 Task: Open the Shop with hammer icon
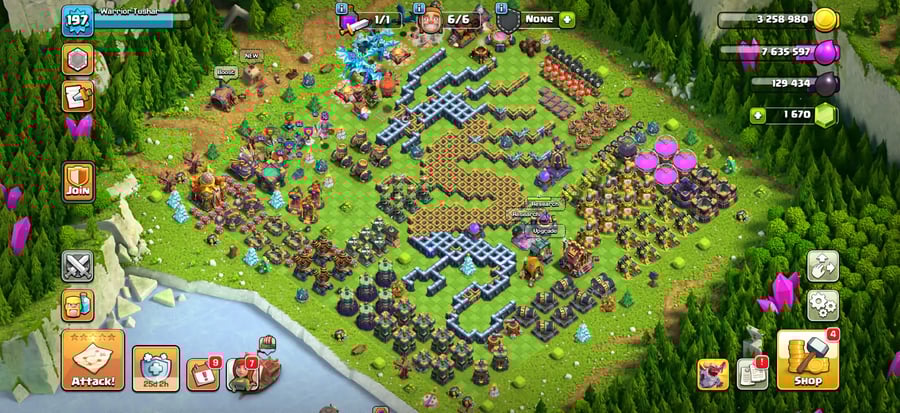point(807,360)
